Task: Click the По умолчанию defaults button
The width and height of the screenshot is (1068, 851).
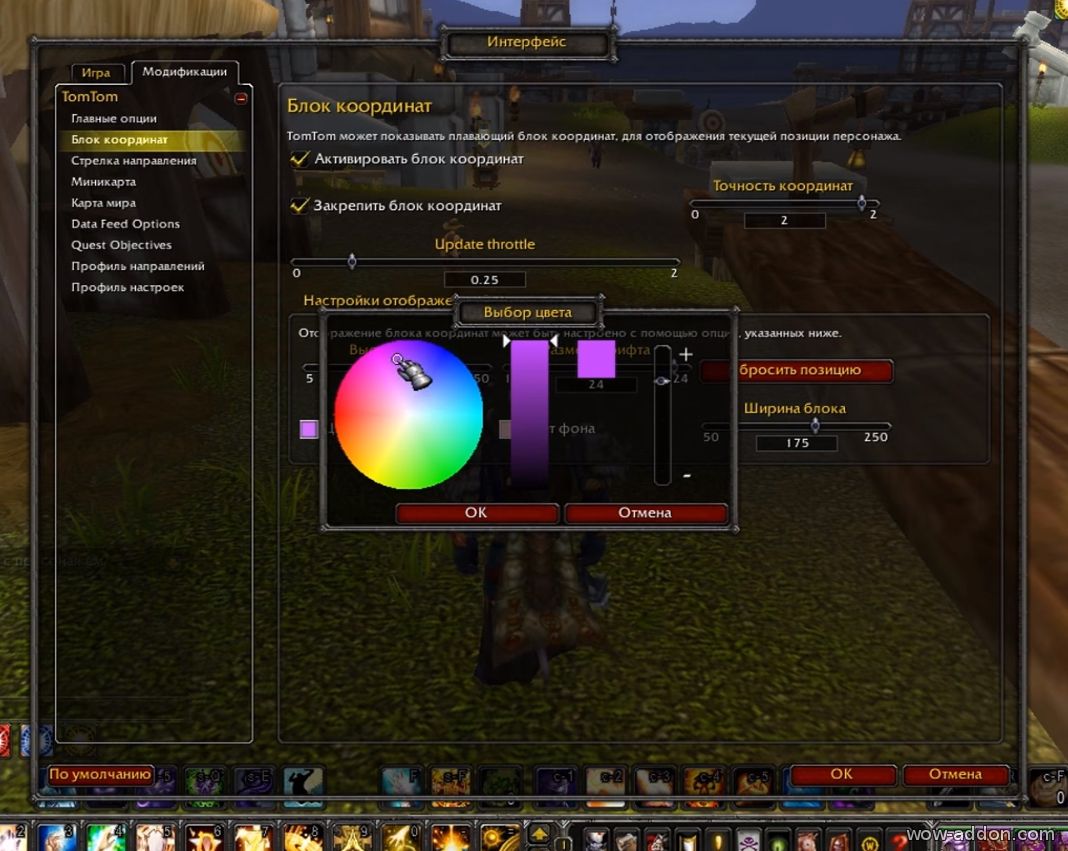Action: click(100, 774)
